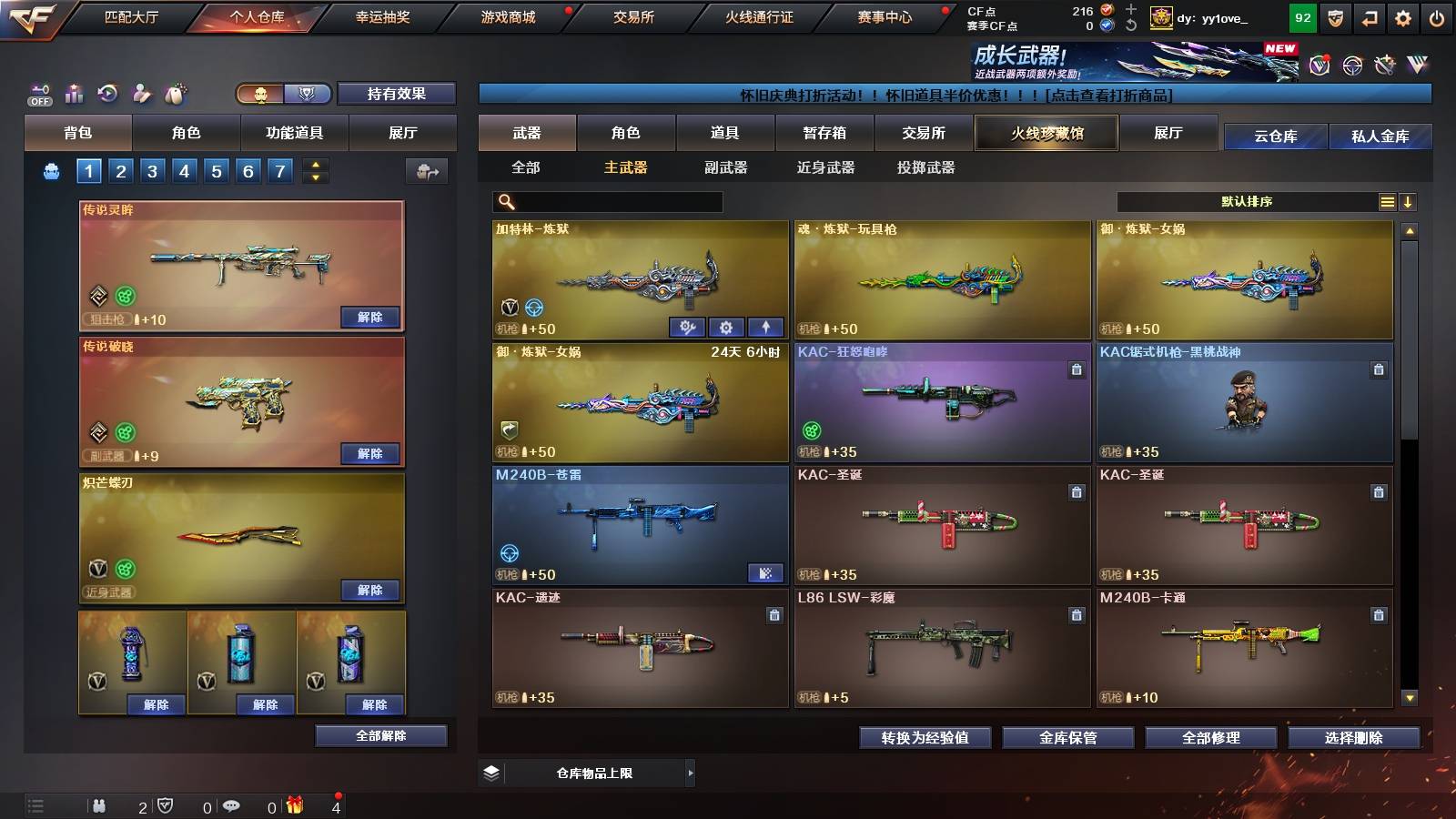
Task: Switch the character/trophy display toggle to trophy
Action: tap(307, 95)
